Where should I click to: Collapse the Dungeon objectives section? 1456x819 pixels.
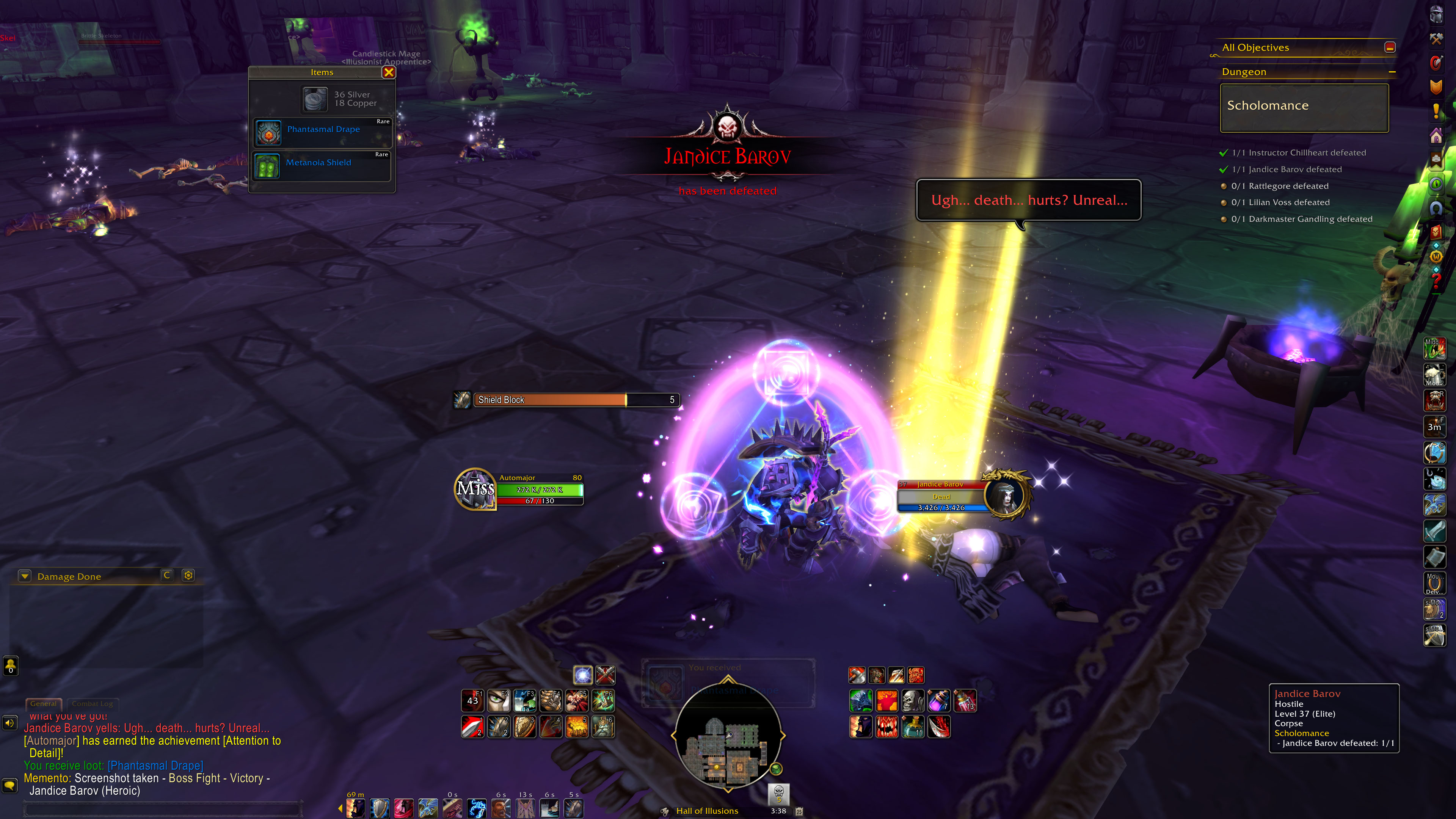[x=1392, y=72]
